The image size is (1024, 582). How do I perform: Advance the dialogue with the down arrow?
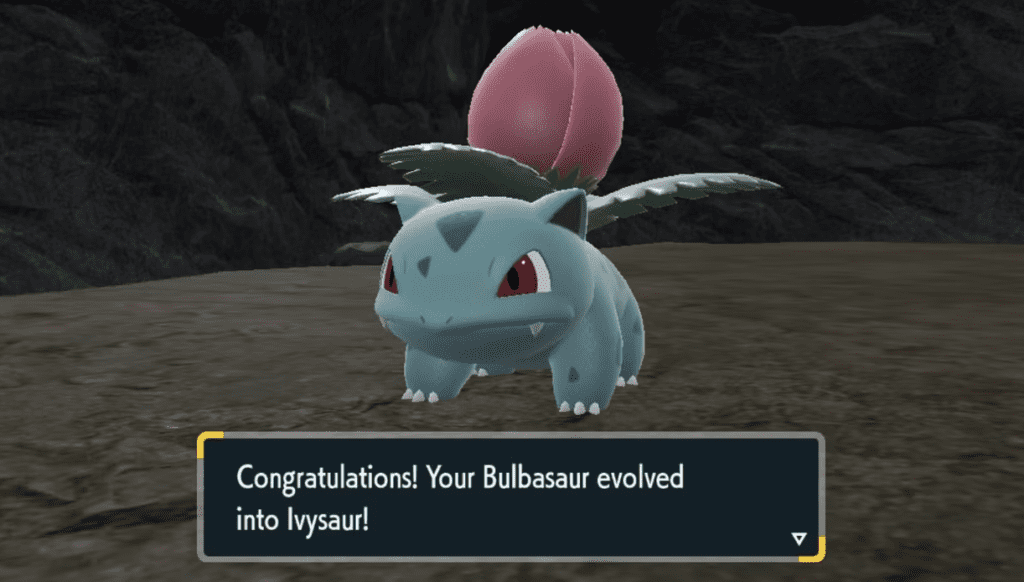(798, 539)
